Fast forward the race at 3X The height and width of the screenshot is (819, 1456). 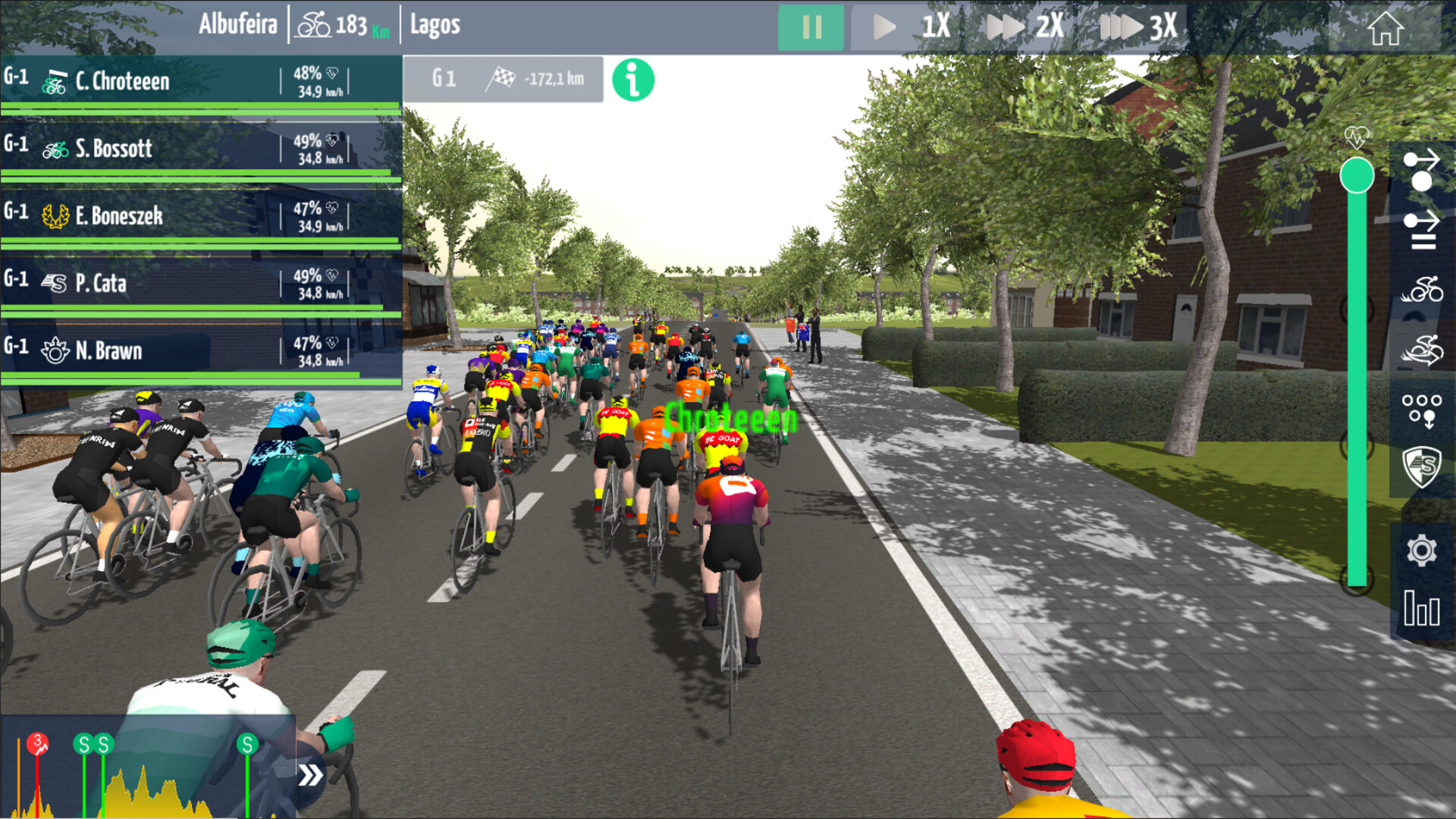point(1137,28)
